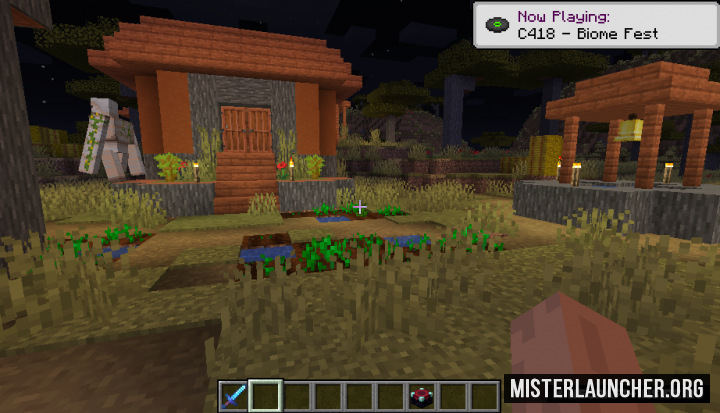
Task: Click the highlighted empty hotbar slot
Action: [265, 395]
